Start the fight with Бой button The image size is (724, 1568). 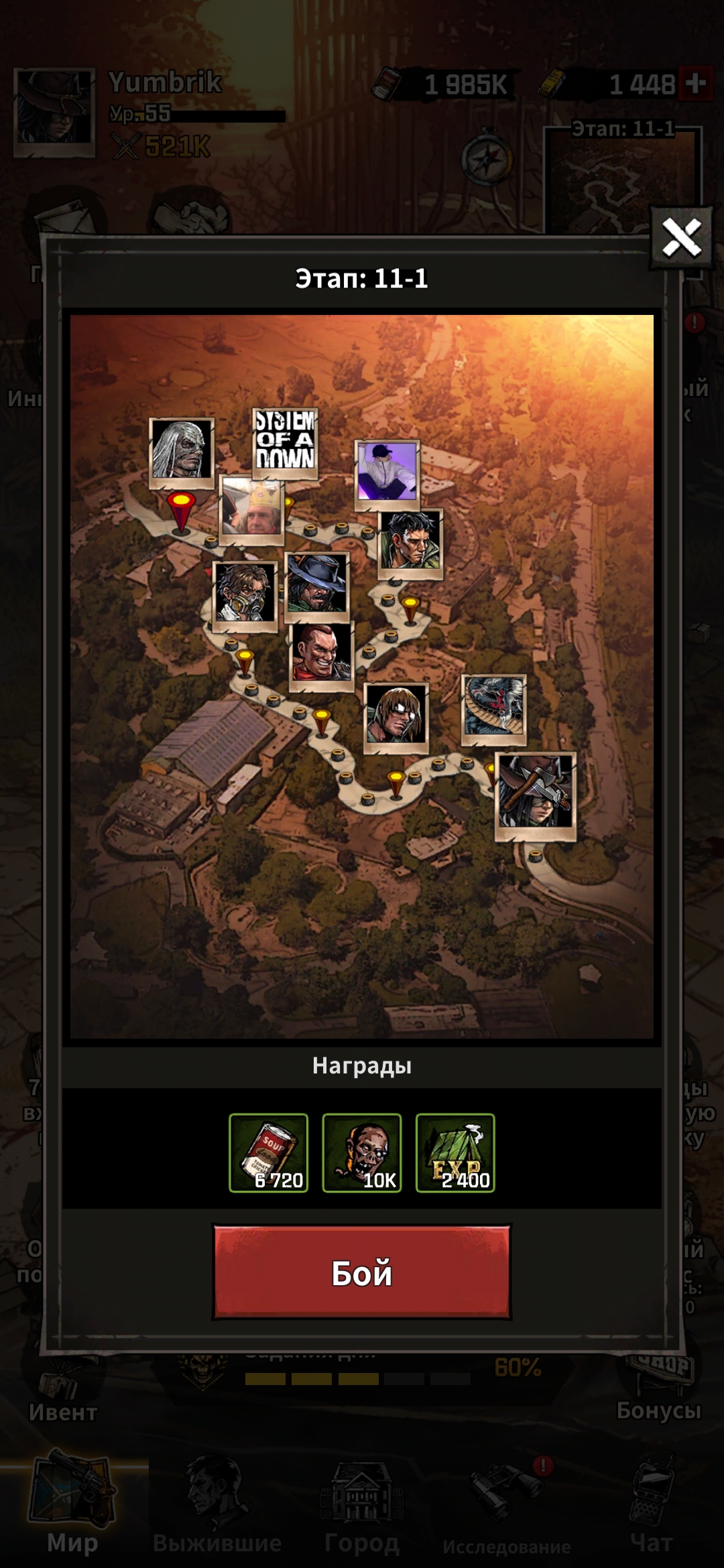pos(362,1272)
